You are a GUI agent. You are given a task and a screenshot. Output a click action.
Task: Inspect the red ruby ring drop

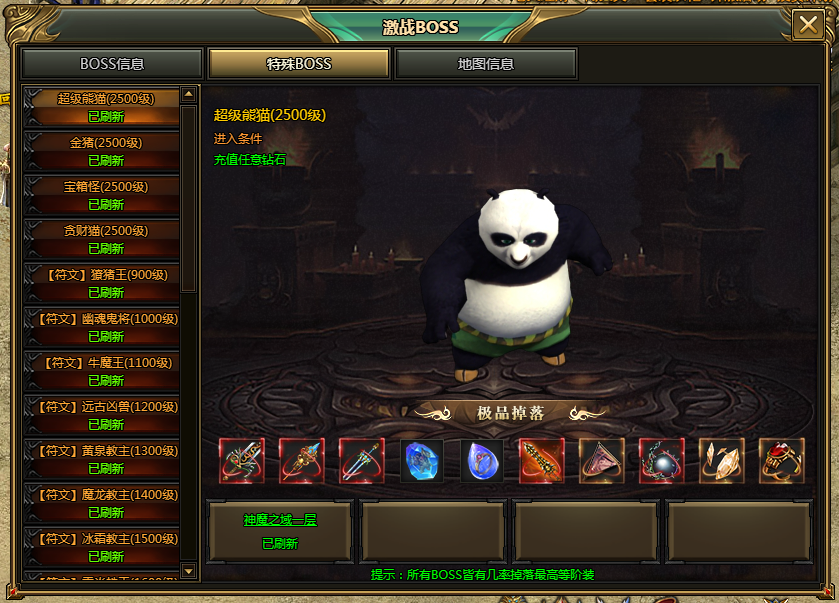click(781, 461)
